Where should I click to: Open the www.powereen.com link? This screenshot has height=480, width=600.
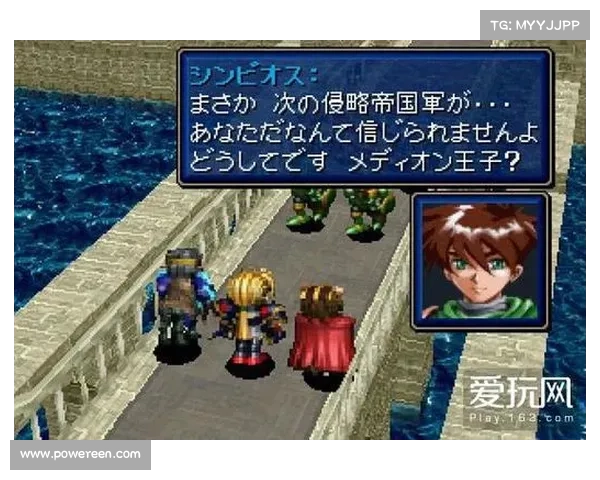point(78,454)
